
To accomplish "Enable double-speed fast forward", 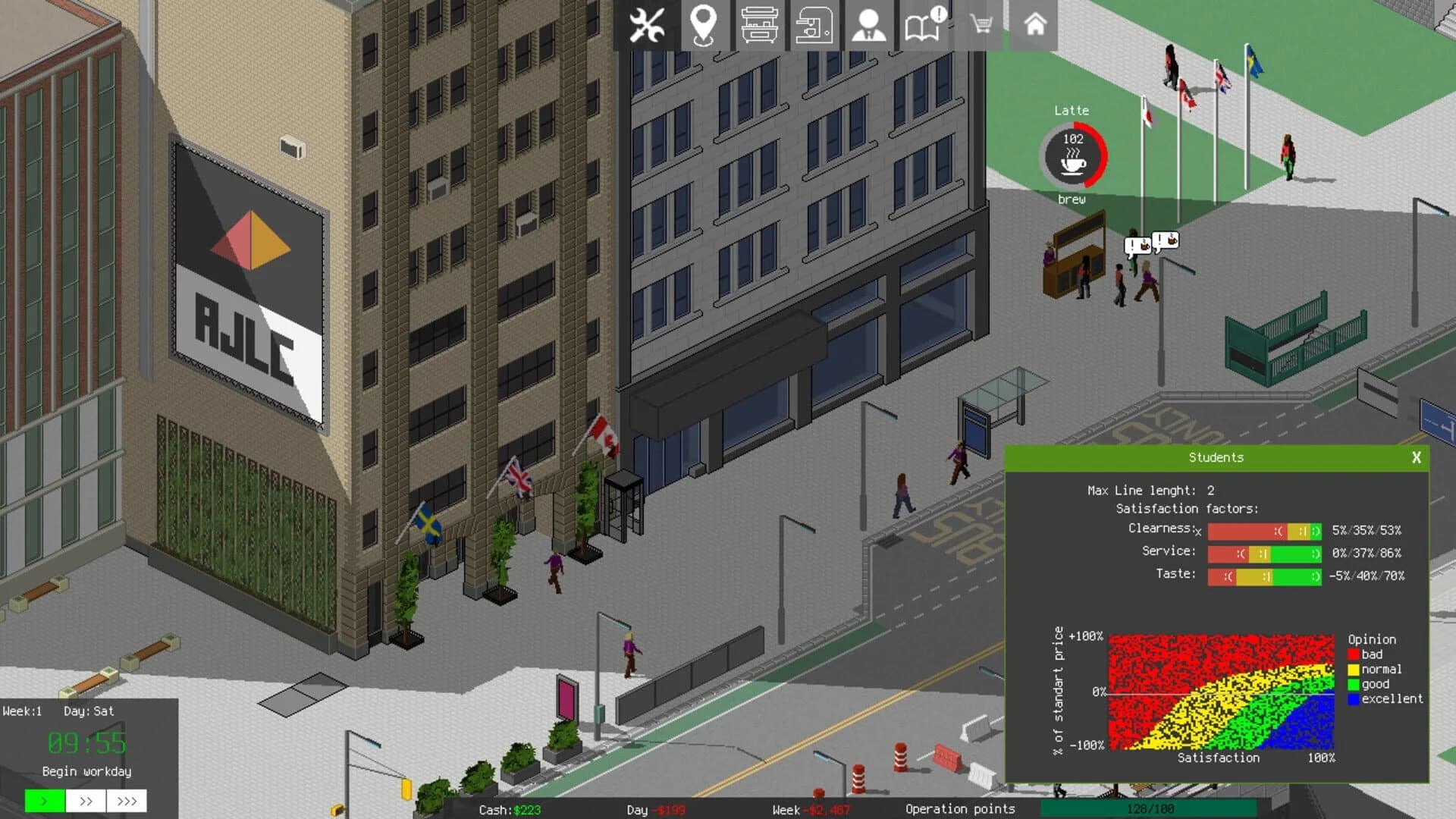I will click(x=86, y=801).
